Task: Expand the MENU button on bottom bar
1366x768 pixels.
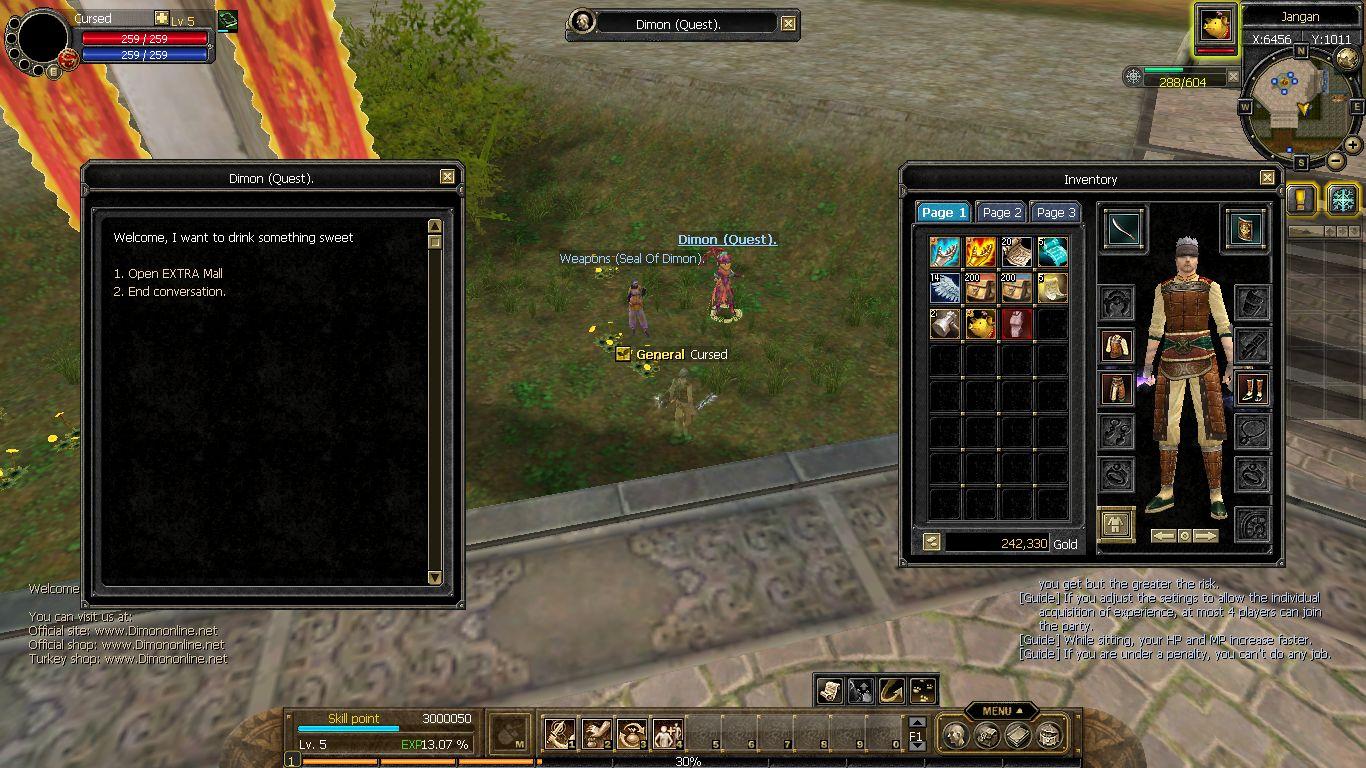Action: (1001, 711)
